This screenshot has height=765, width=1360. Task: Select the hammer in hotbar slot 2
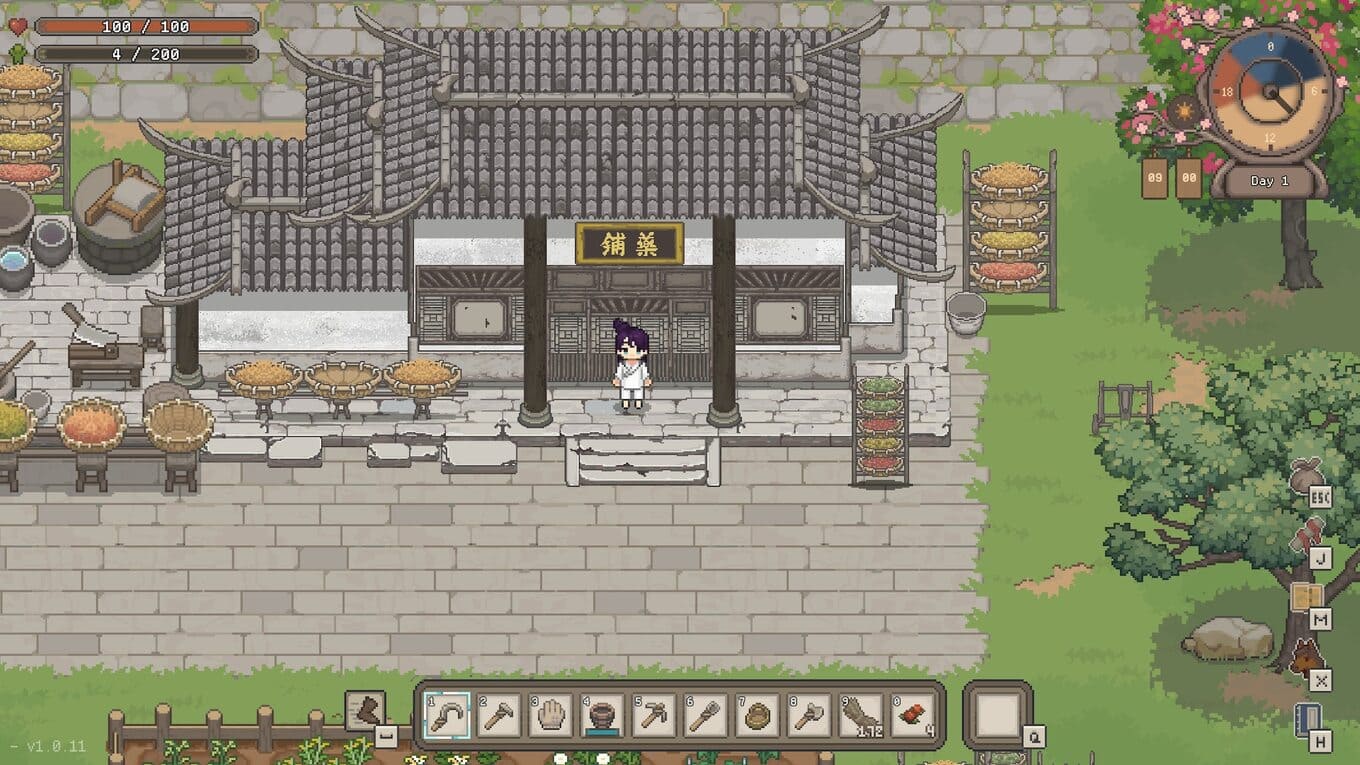tap(498, 715)
